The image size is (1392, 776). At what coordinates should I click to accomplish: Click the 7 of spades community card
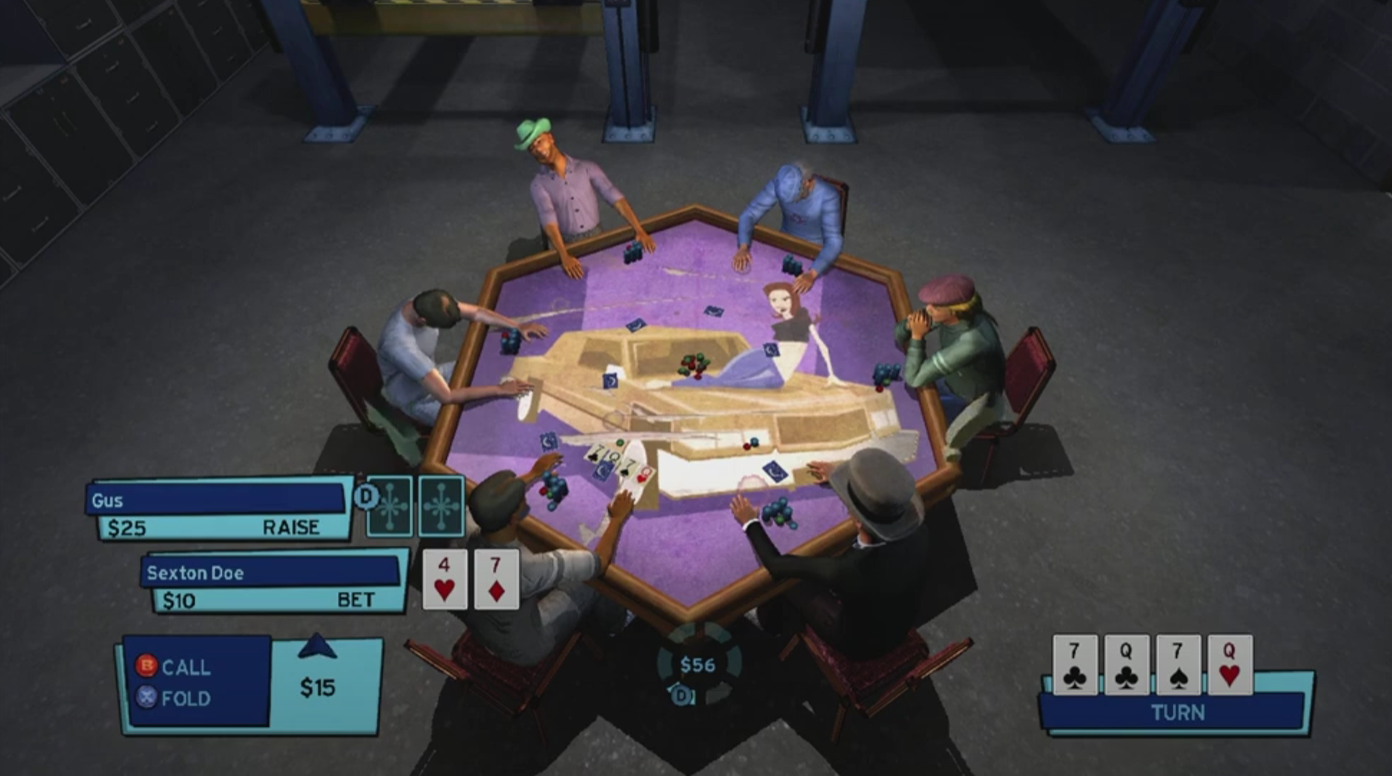coord(1177,664)
